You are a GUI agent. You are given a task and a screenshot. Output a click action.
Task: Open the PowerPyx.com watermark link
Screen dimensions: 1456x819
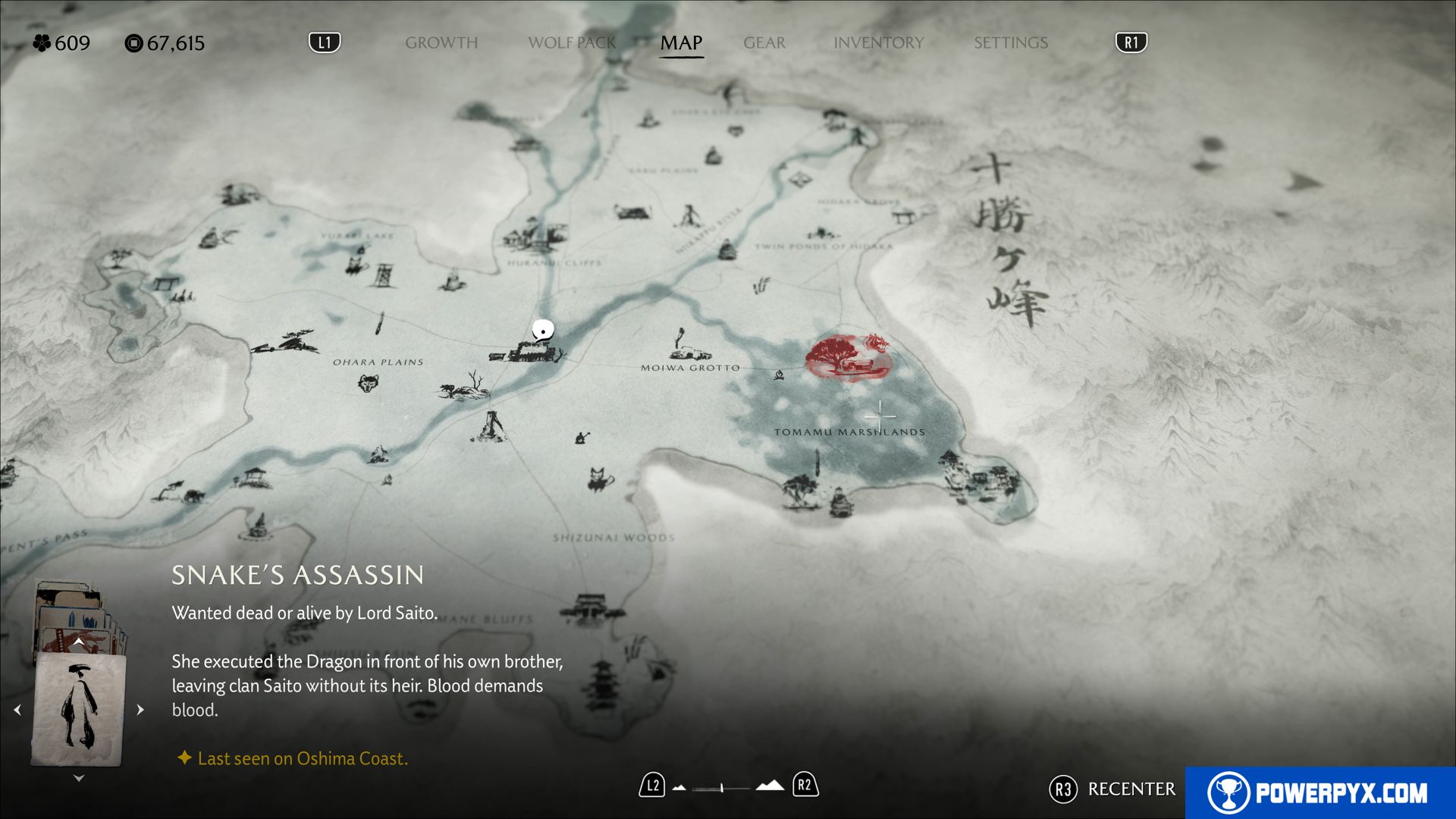click(x=1319, y=792)
